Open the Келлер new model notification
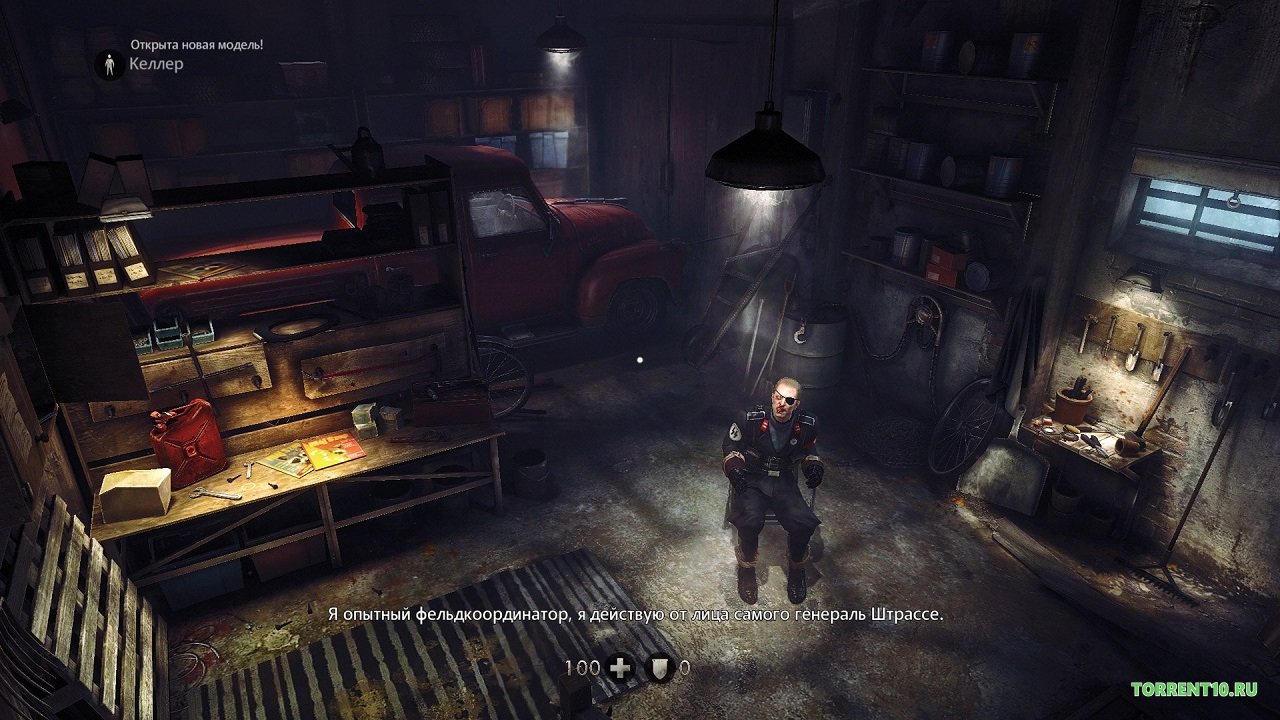The image size is (1280, 720). pos(156,65)
